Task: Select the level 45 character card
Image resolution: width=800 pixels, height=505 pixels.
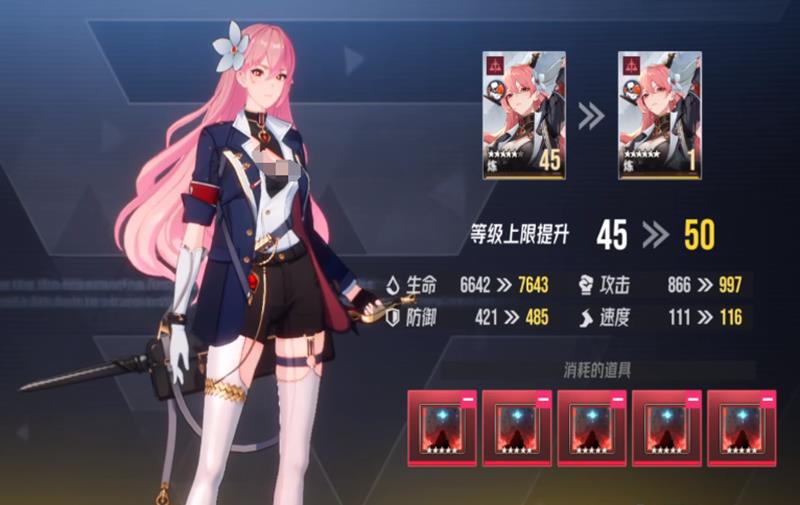Action: click(x=524, y=116)
